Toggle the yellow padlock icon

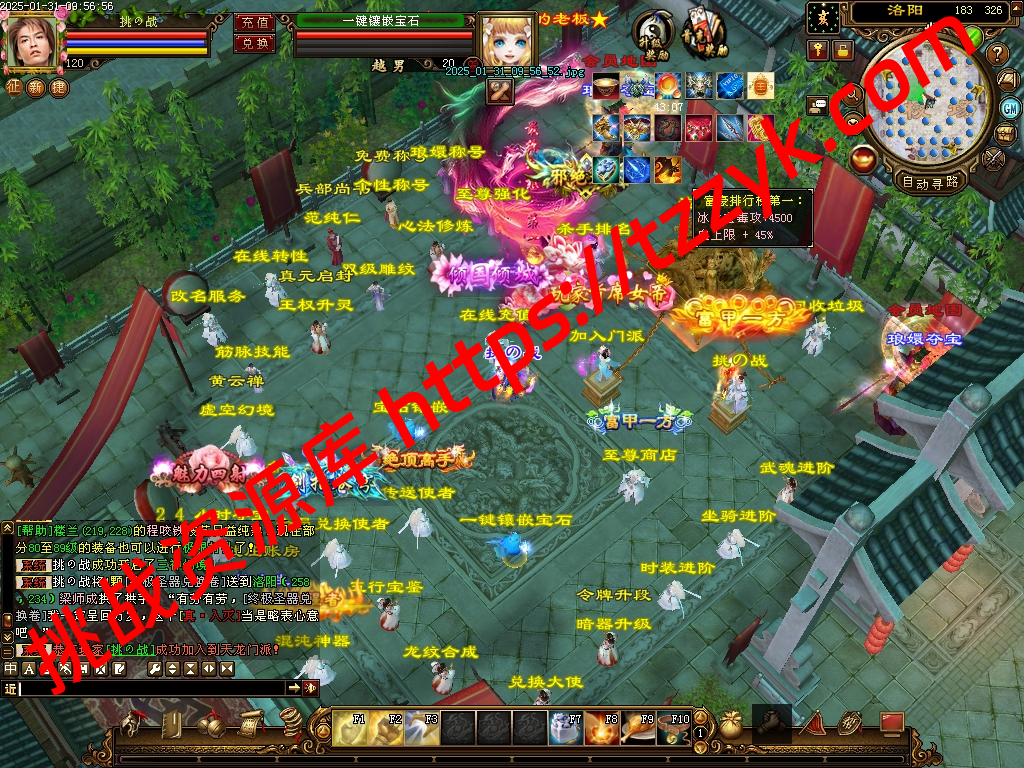click(x=843, y=49)
